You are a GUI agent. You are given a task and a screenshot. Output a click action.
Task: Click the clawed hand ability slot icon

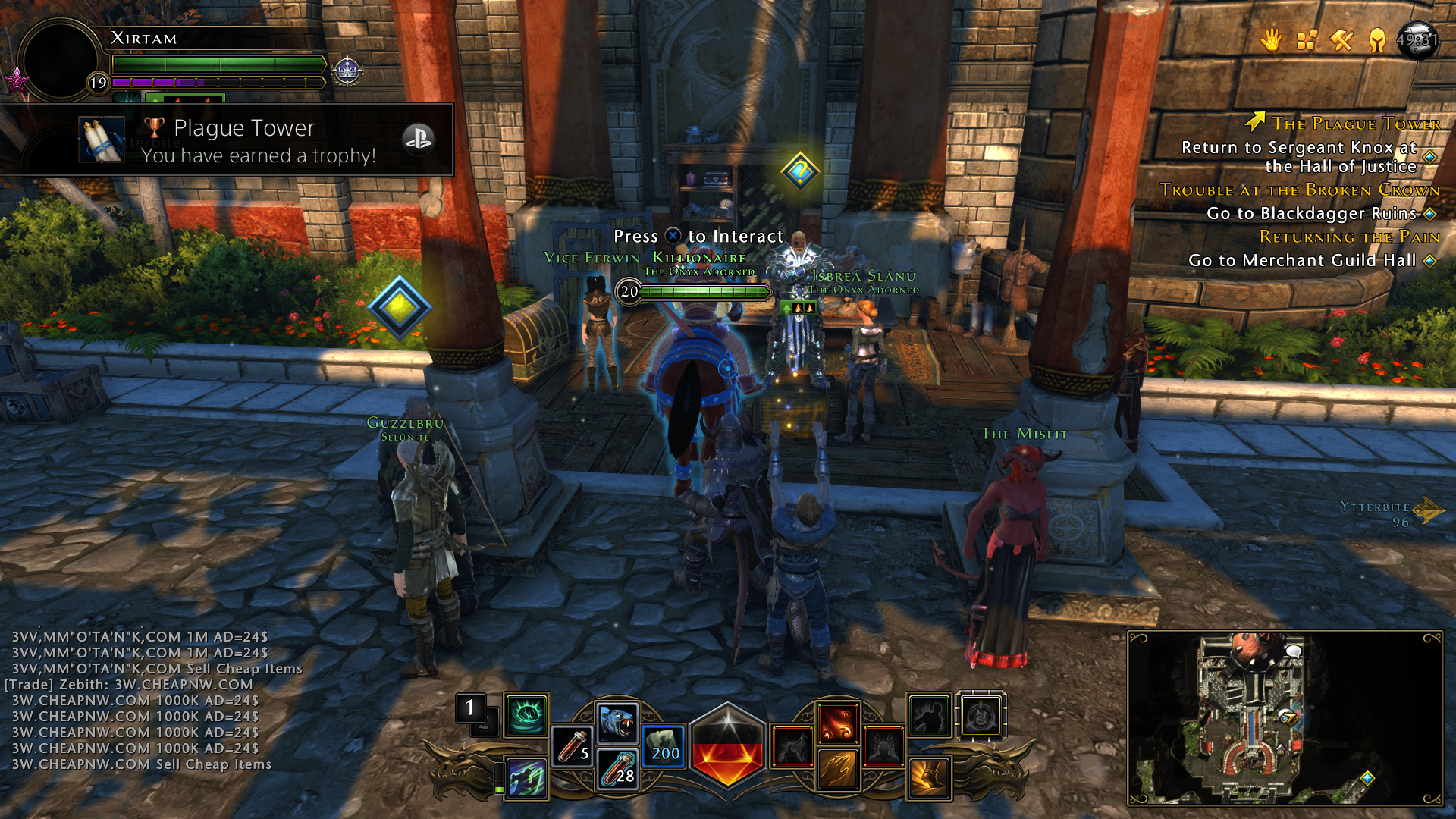click(837, 770)
